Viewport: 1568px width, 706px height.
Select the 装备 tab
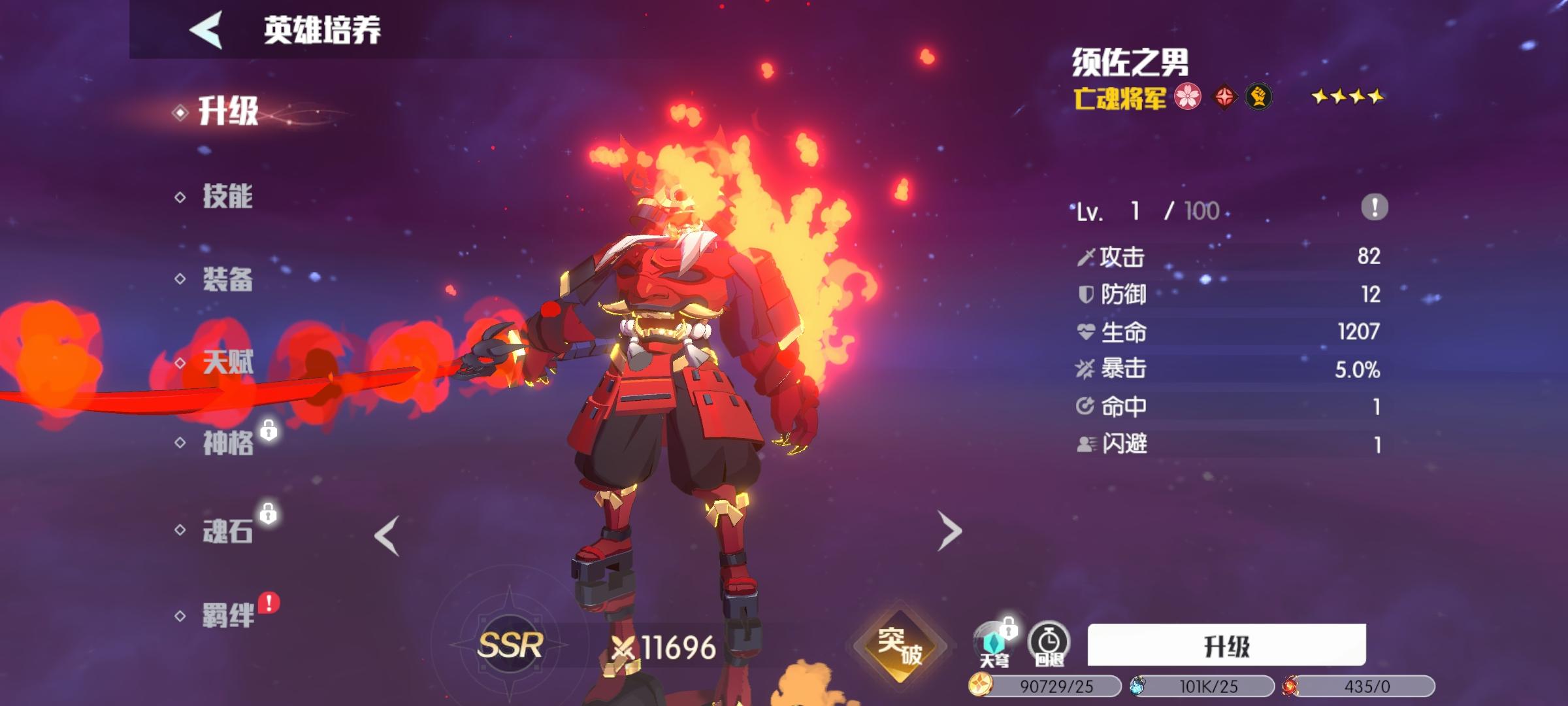227,280
